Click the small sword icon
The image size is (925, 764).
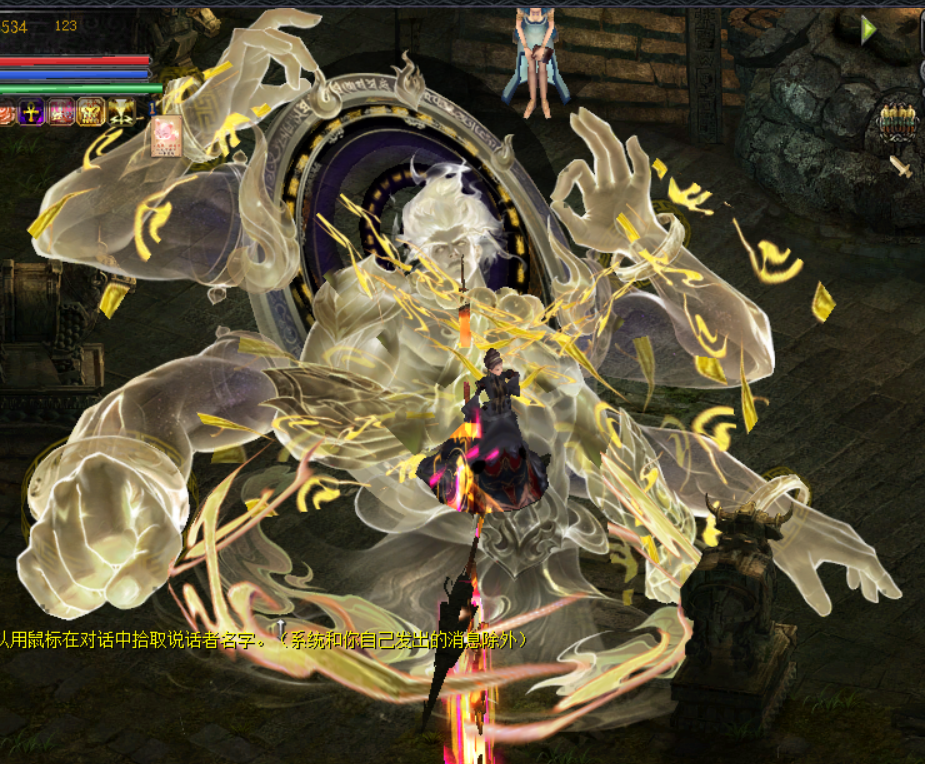901,166
